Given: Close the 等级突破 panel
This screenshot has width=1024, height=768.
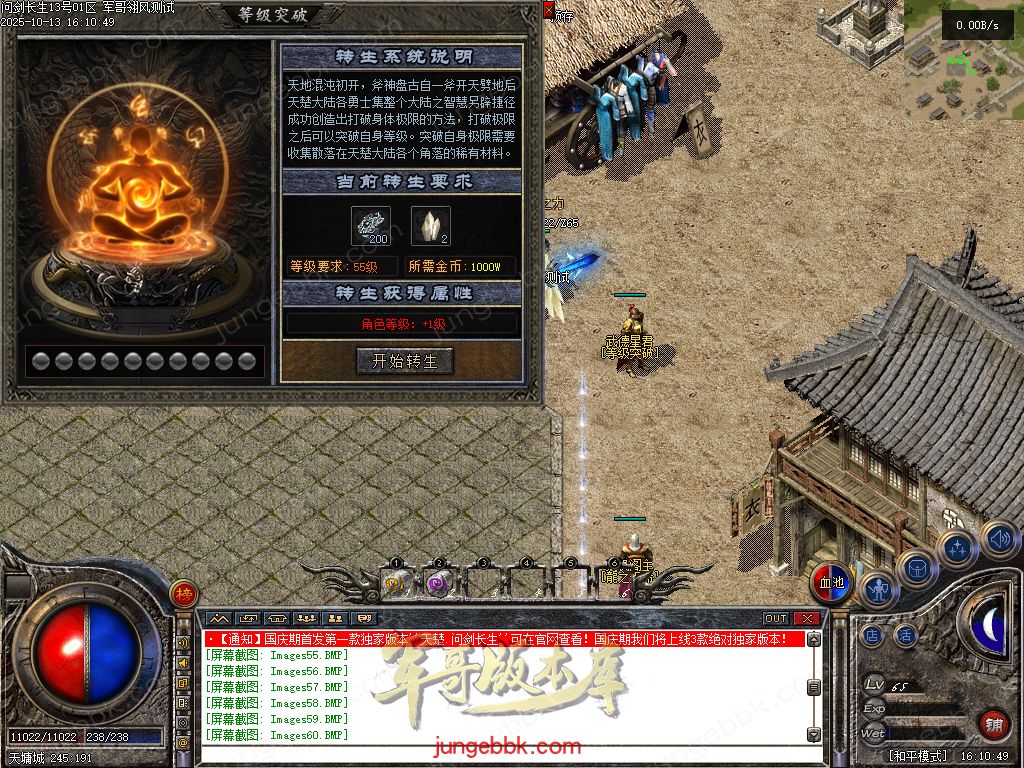Looking at the screenshot, I should coord(548,9).
